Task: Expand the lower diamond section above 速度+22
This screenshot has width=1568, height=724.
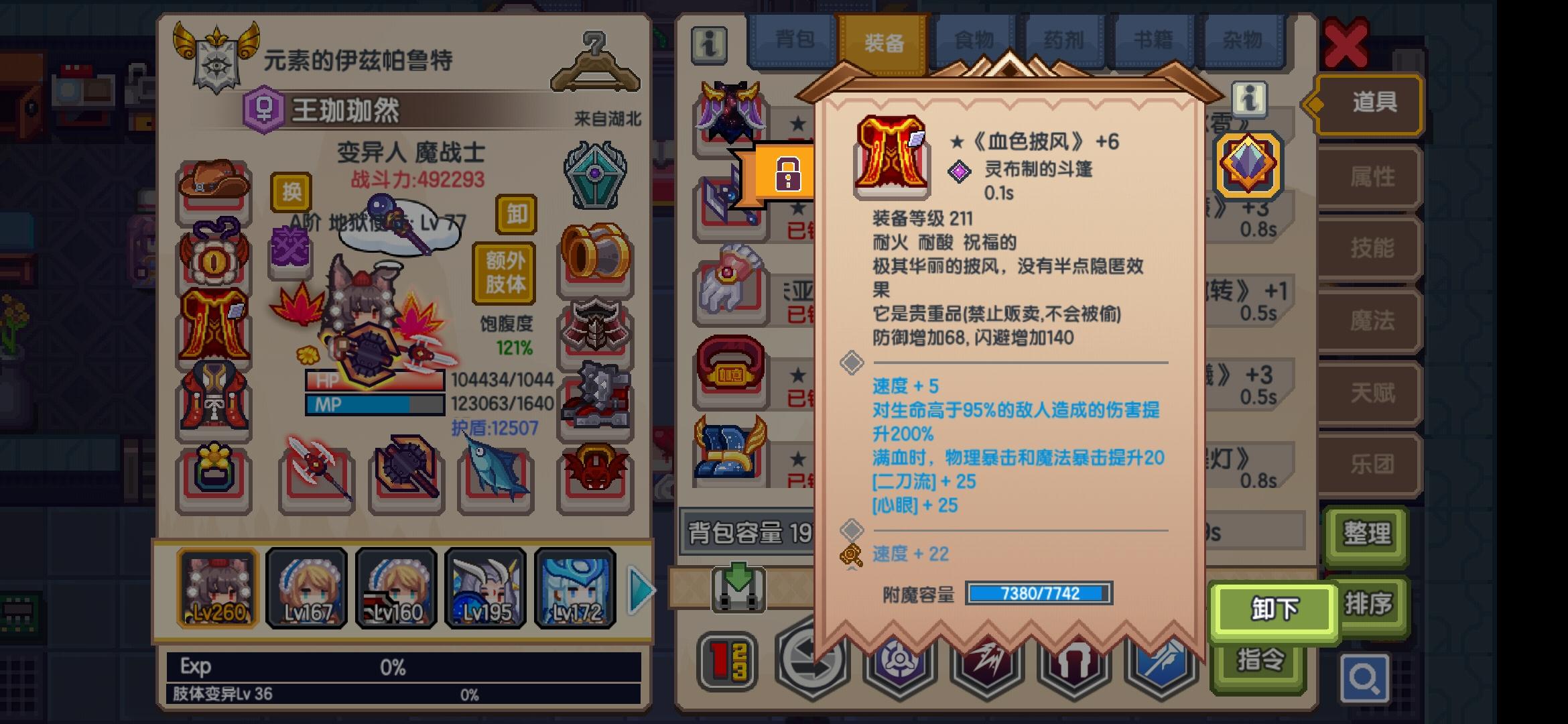Action: [x=852, y=528]
